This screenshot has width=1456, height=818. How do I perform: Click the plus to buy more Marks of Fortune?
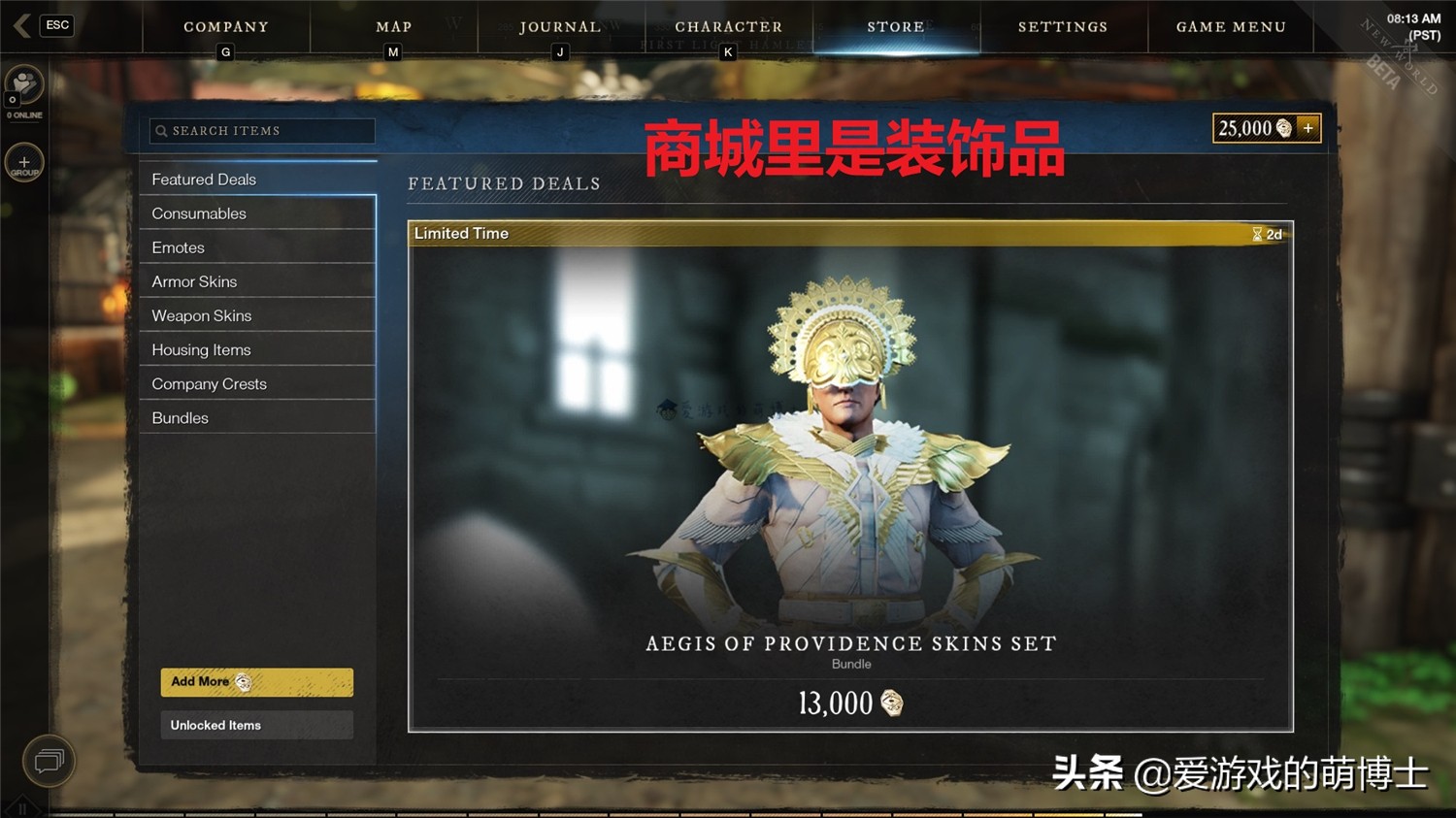click(x=1308, y=127)
